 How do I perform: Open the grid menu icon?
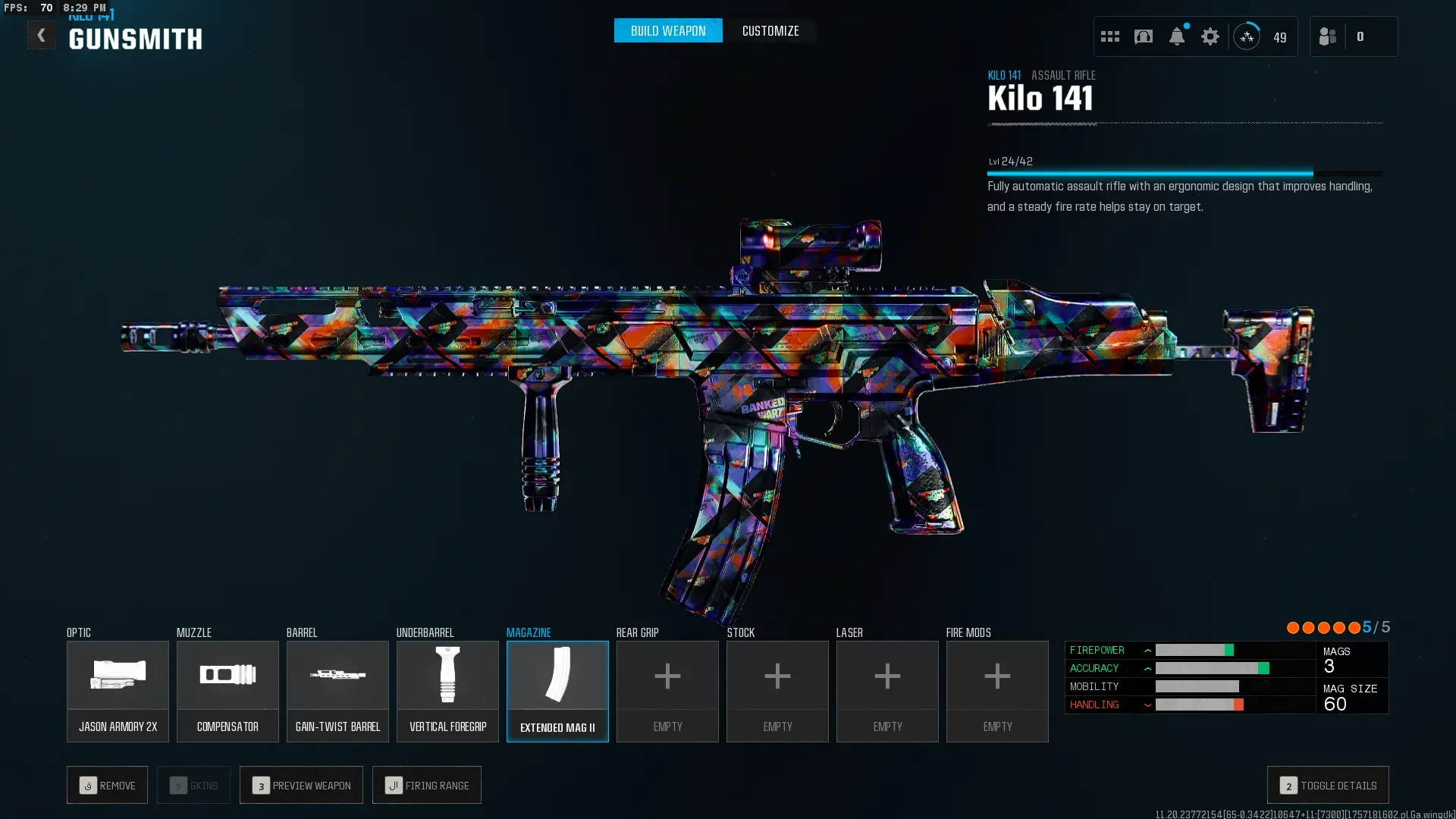pos(1109,36)
